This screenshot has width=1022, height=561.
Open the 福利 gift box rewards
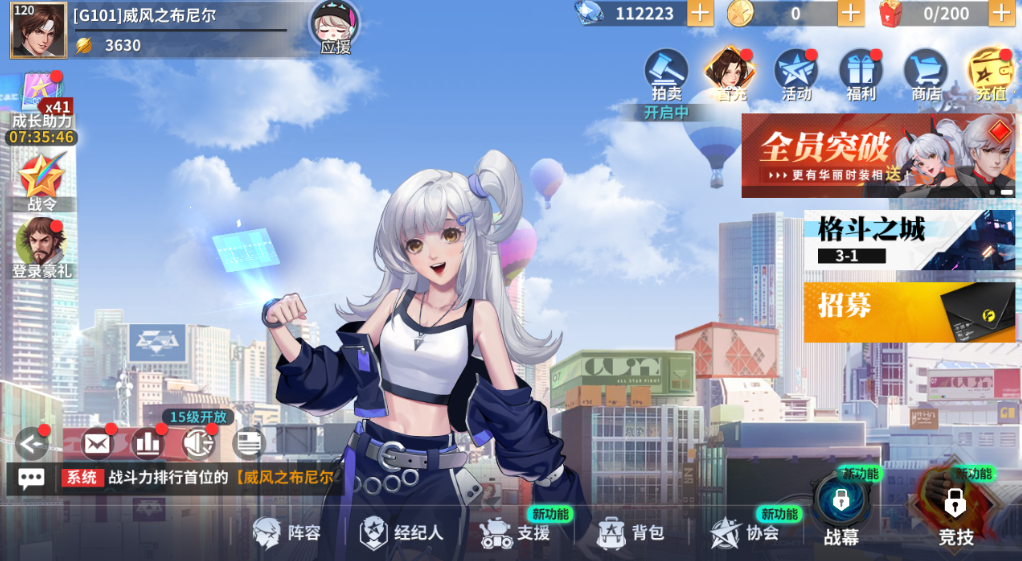860,73
